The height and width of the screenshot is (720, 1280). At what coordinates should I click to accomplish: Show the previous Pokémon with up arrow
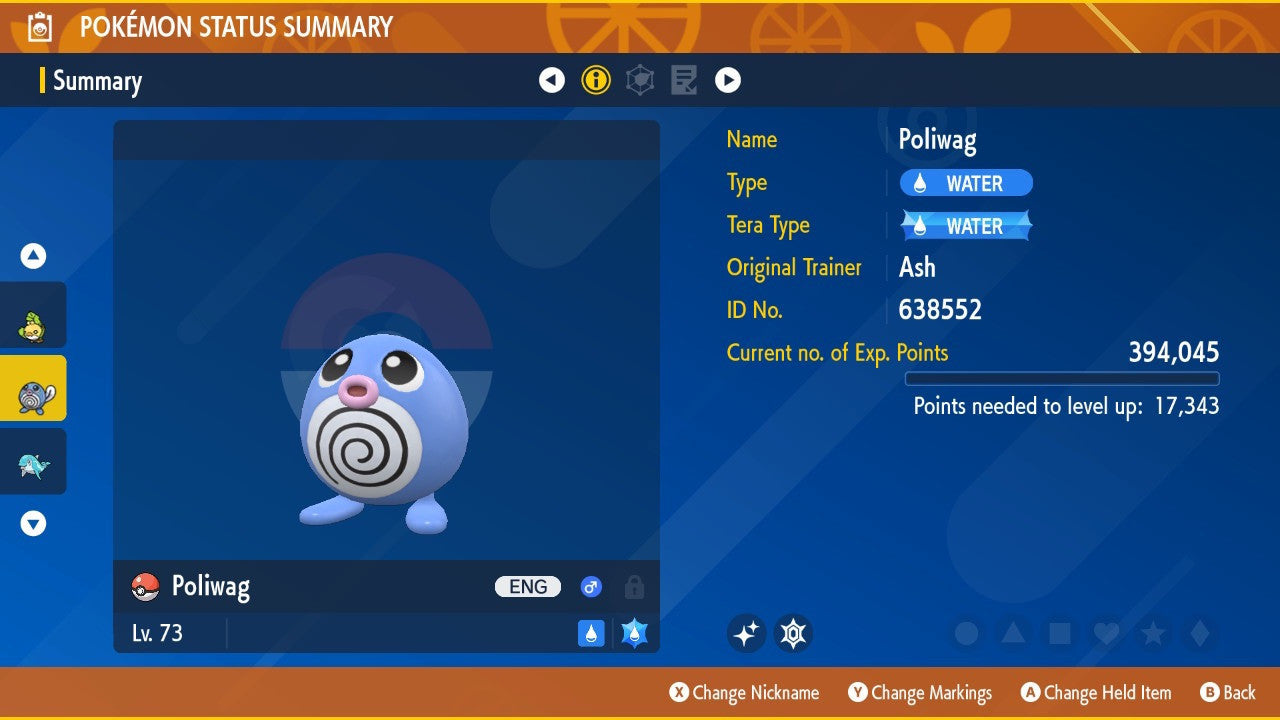coord(33,256)
